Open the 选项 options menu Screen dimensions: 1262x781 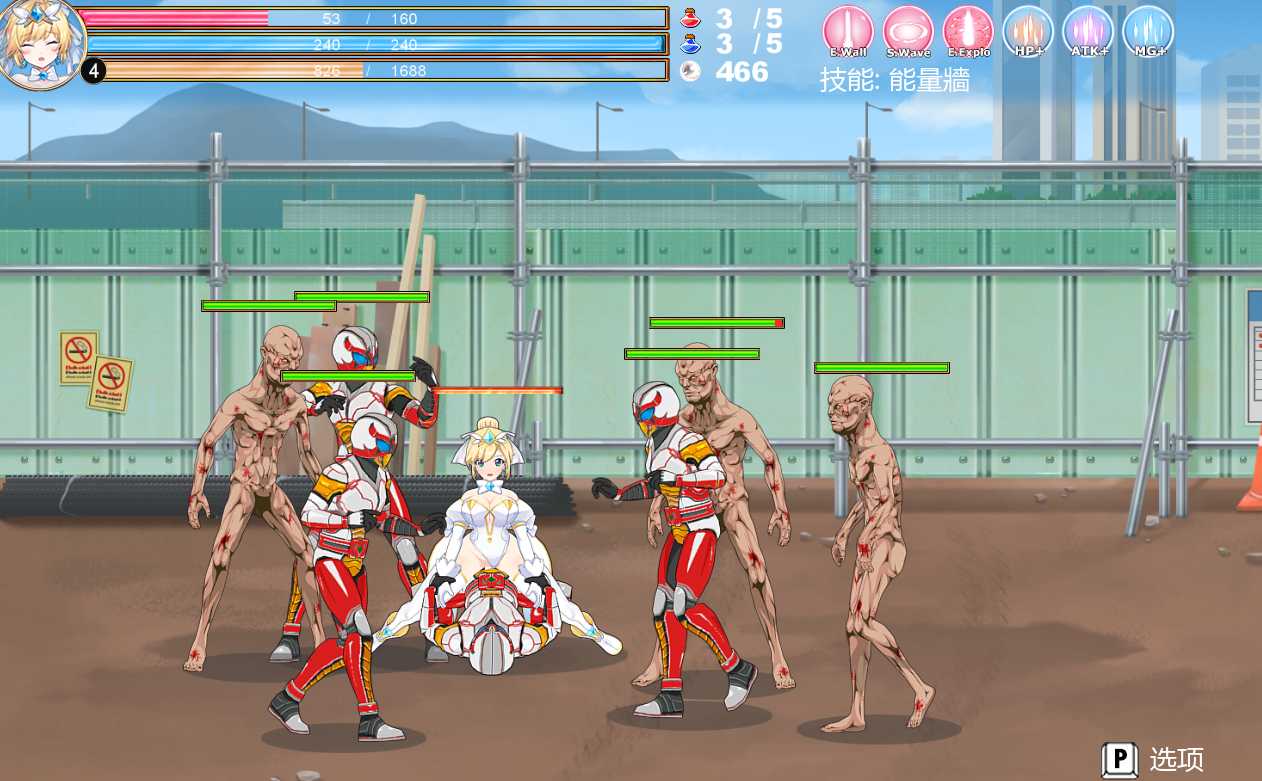pos(1154,759)
